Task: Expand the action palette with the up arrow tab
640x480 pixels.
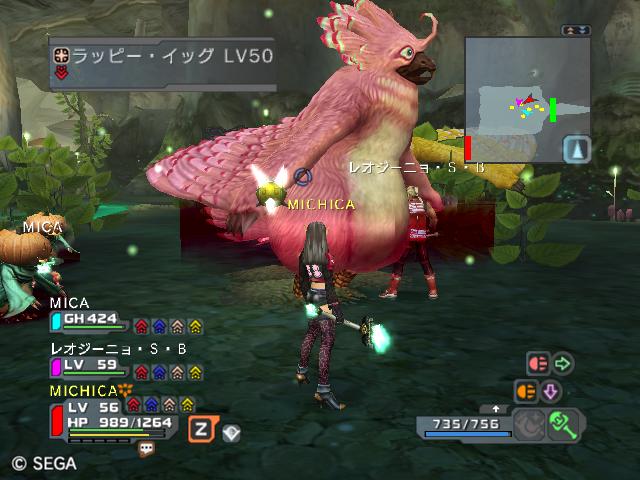Action: 497,409
